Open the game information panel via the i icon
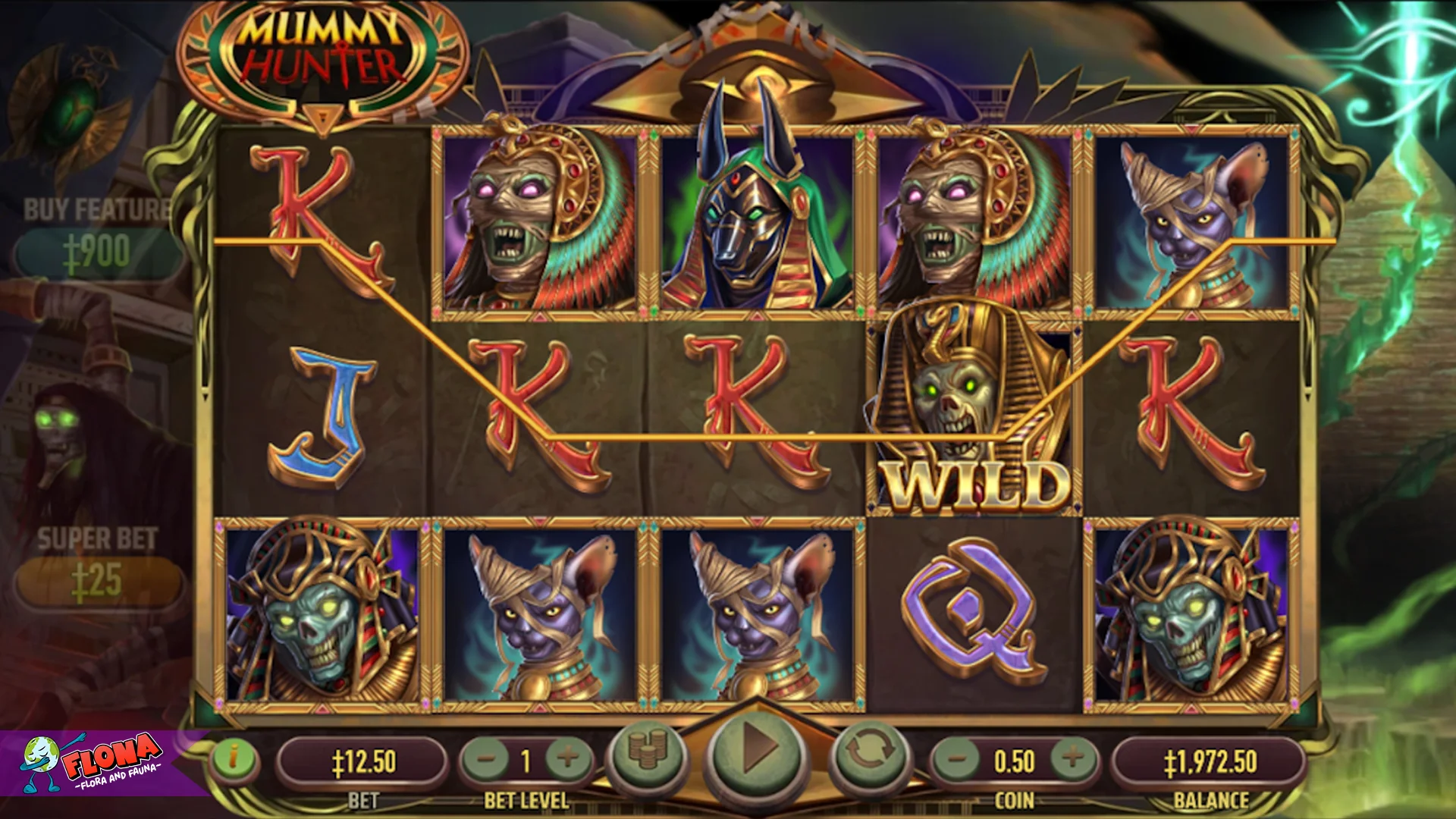The width and height of the screenshot is (1456, 819). point(235,758)
